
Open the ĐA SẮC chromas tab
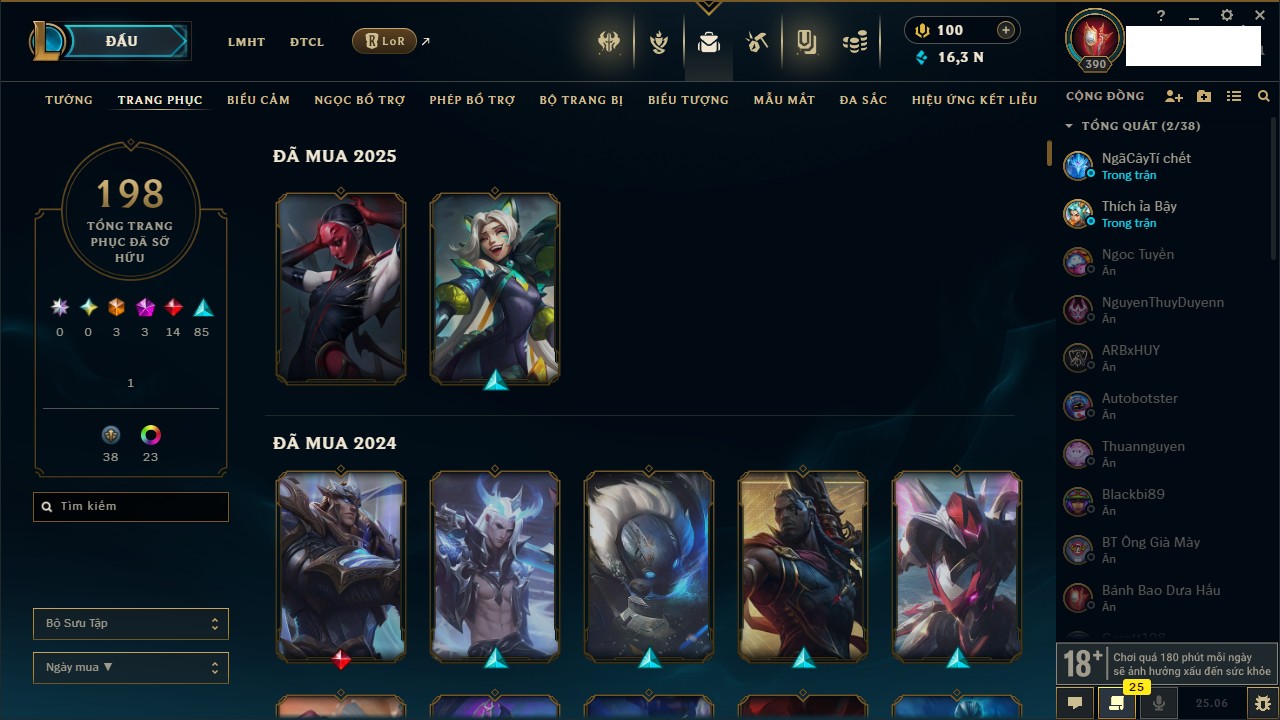point(863,100)
